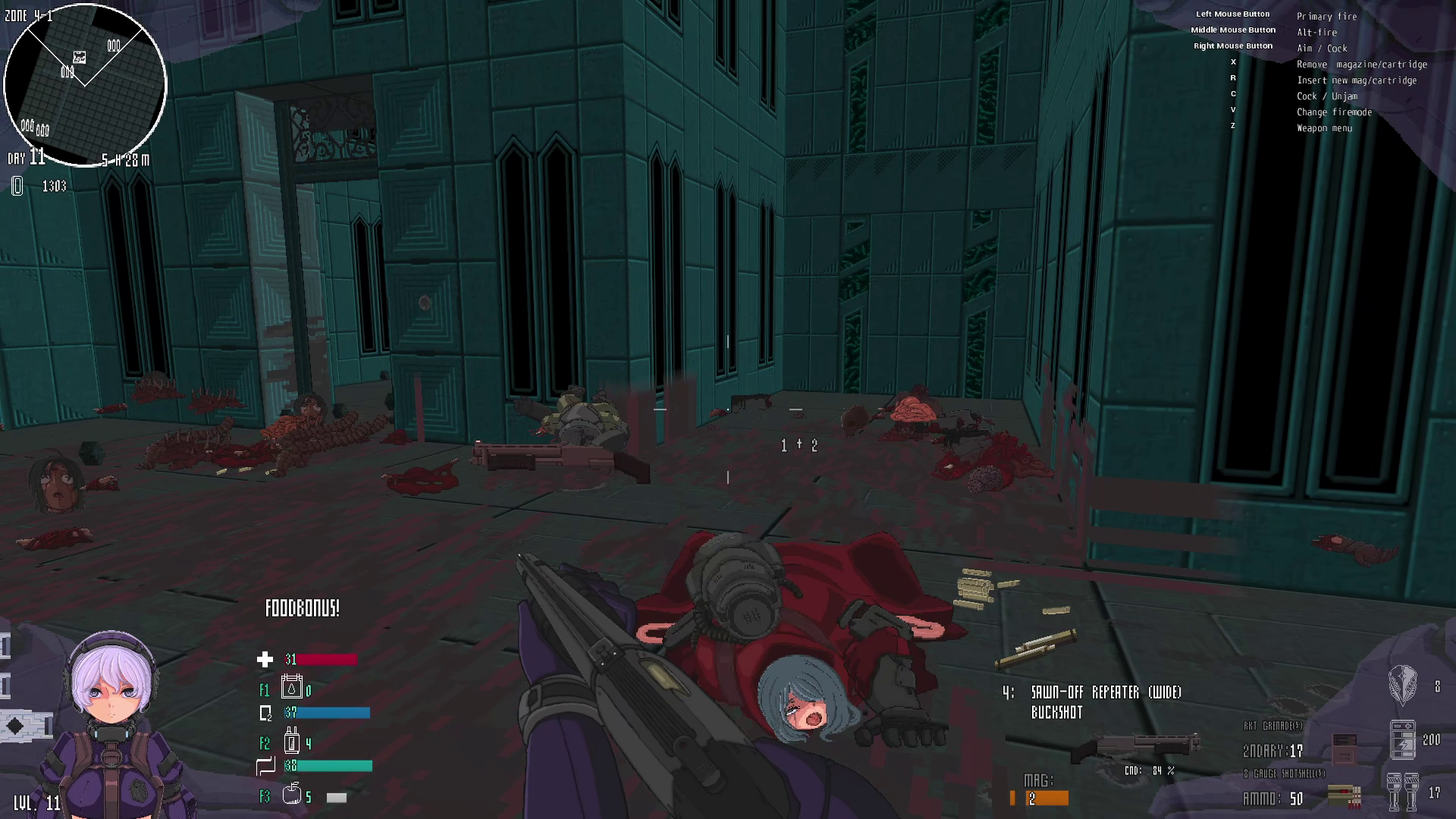Click the BUCKSHOT ammo type label
1456x819 pixels.
(x=1058, y=712)
